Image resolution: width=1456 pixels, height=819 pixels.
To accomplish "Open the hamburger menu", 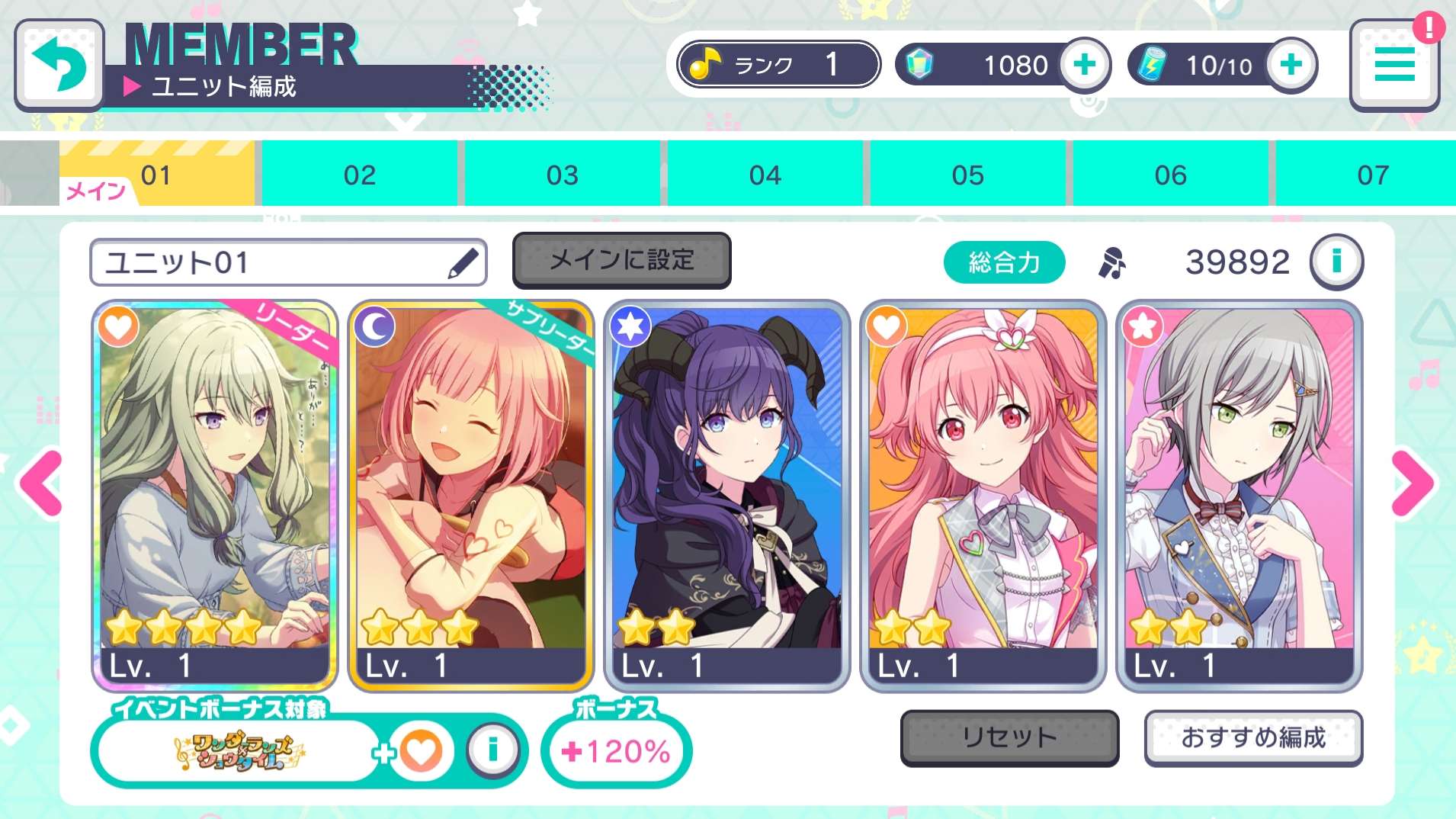I will (x=1394, y=66).
